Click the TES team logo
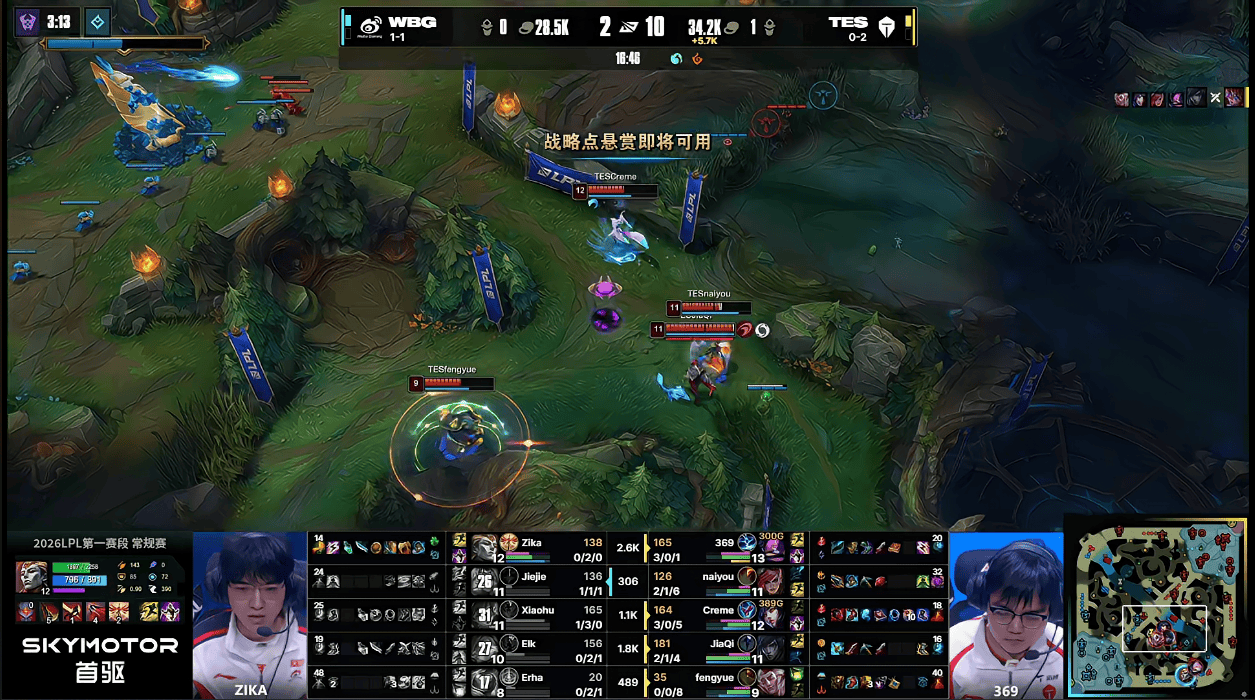1255x700 pixels. [886, 27]
